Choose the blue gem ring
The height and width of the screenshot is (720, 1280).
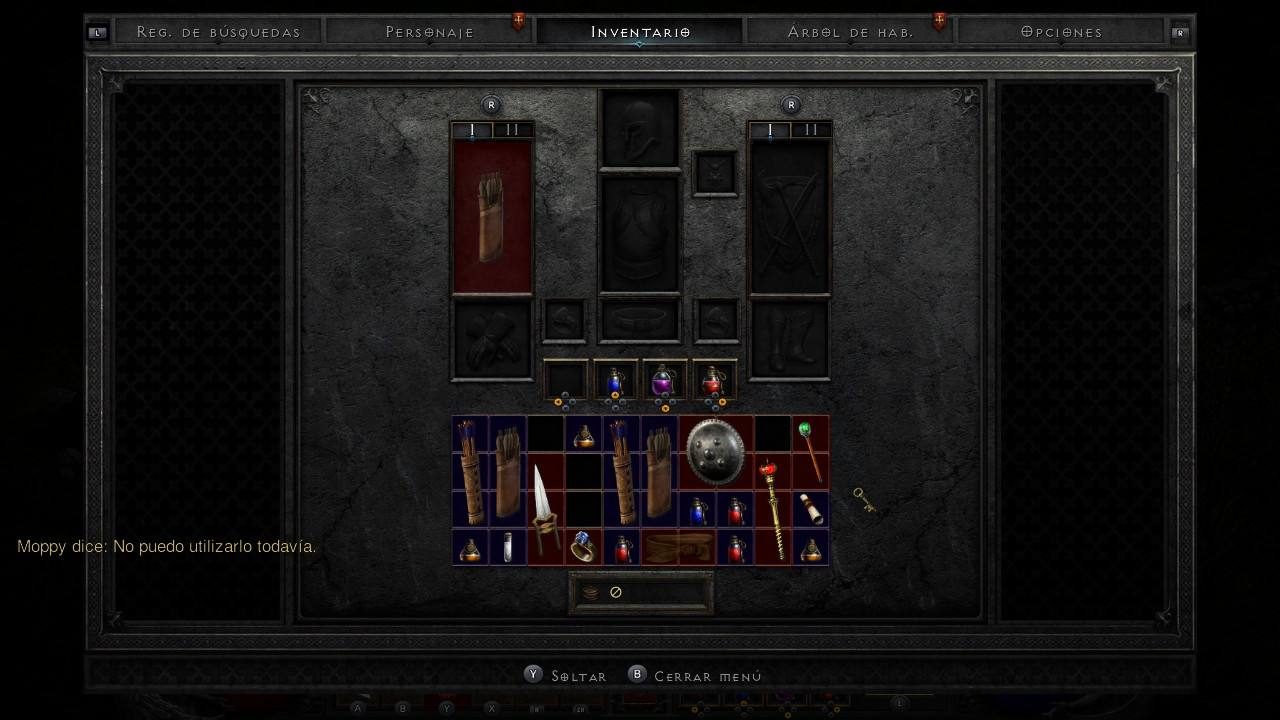(583, 547)
